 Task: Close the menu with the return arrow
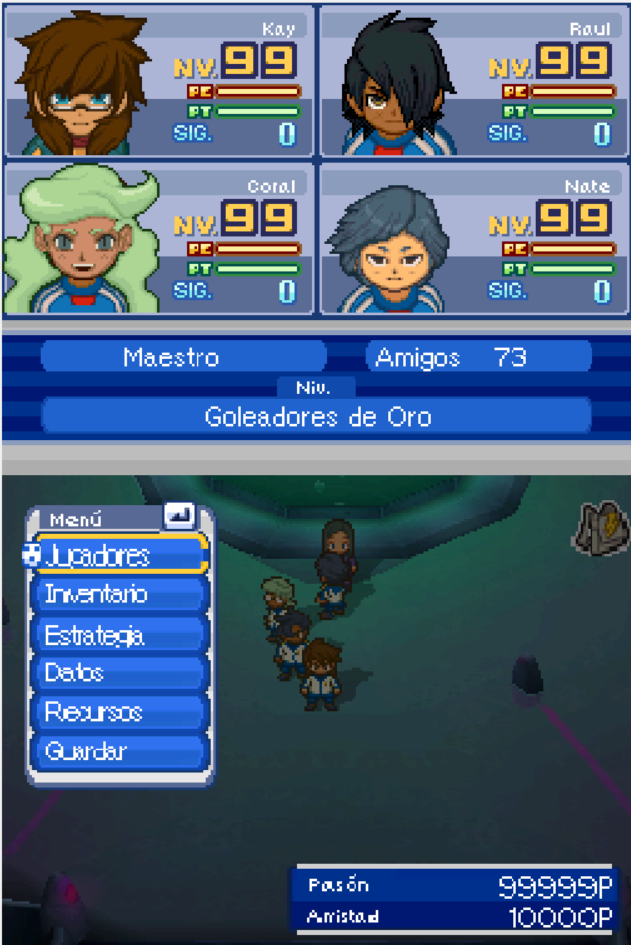pos(180,516)
